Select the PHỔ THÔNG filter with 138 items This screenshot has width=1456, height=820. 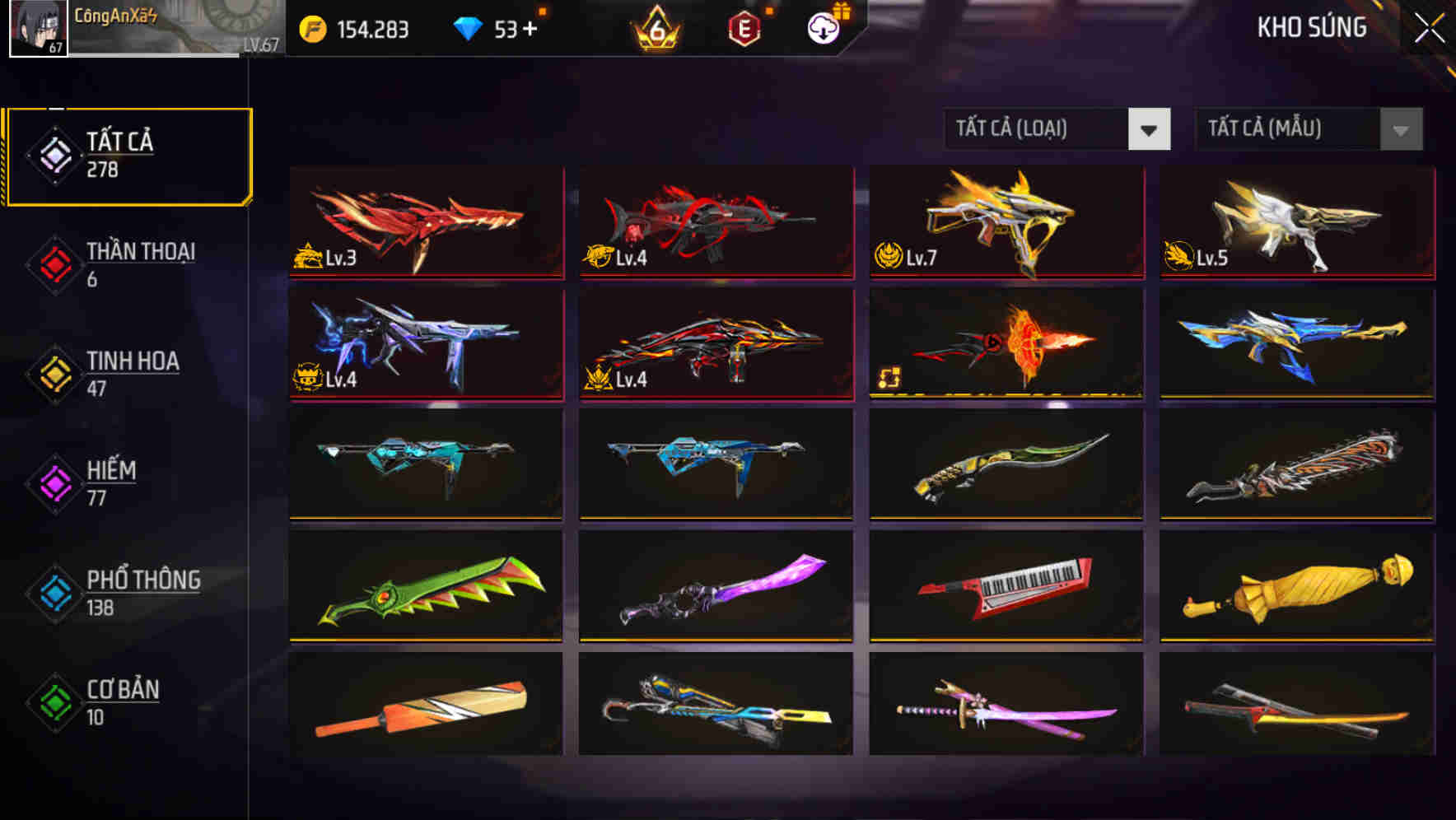tap(142, 592)
